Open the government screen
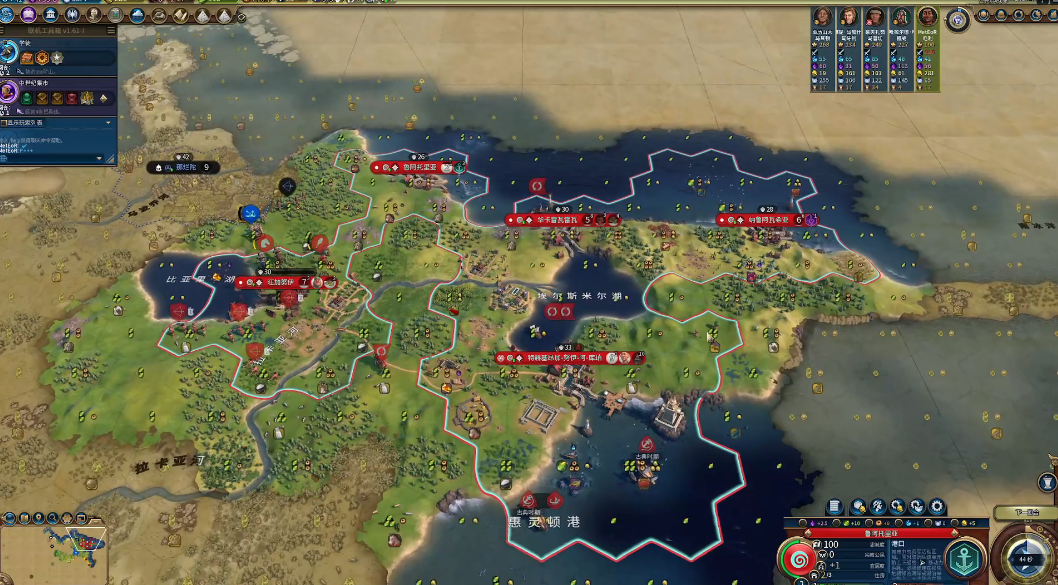Viewport: 1058px width, 585px height. coord(51,15)
